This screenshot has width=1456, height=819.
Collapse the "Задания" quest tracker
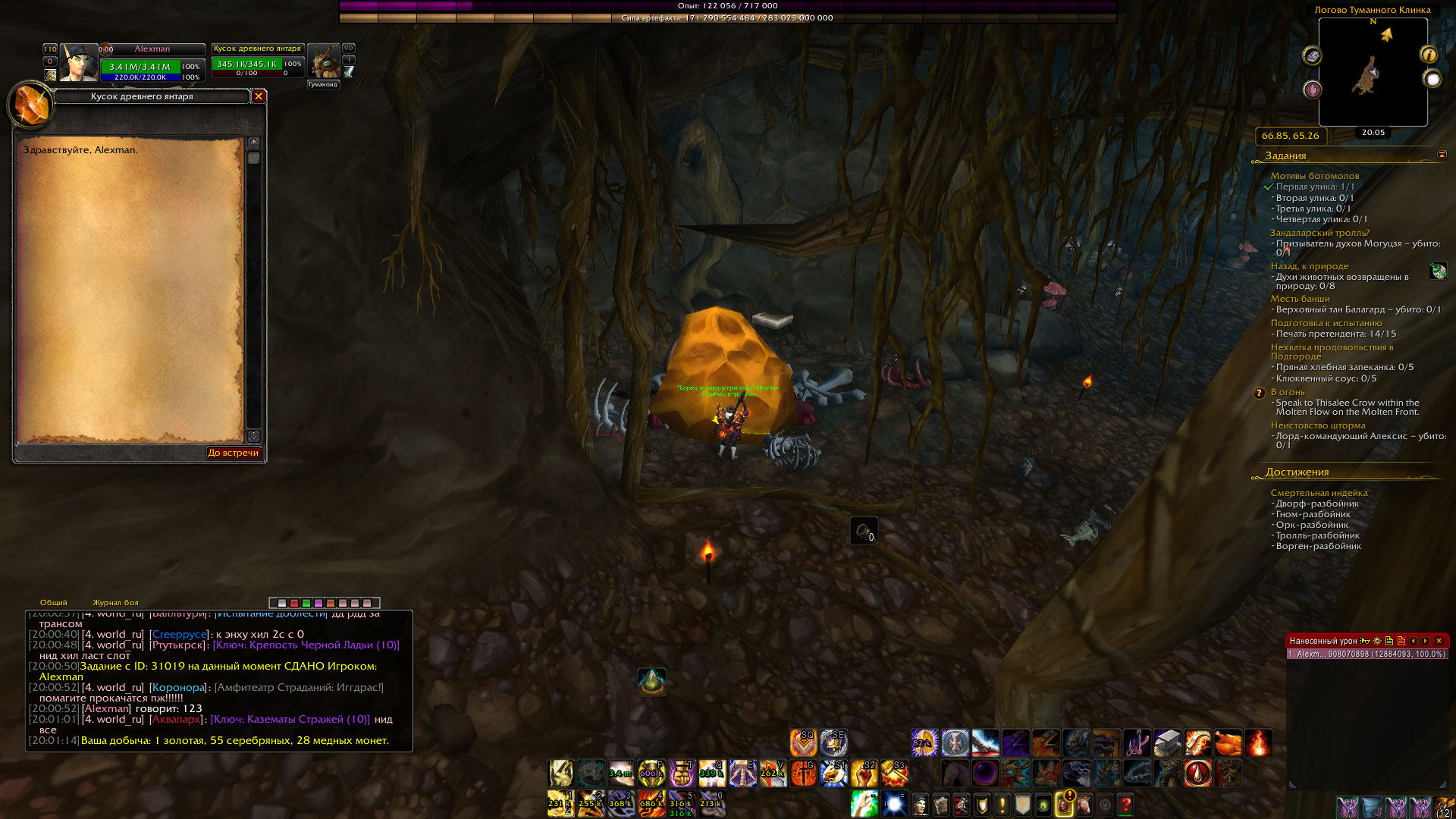coord(1442,155)
